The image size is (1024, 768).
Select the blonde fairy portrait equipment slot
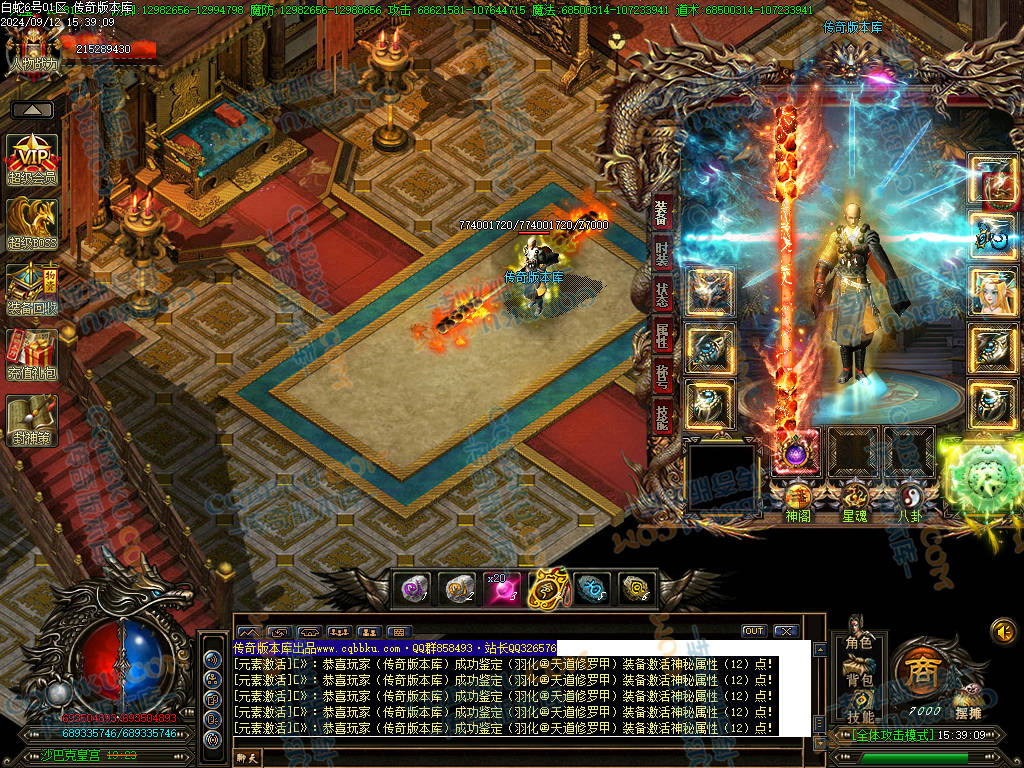(992, 291)
